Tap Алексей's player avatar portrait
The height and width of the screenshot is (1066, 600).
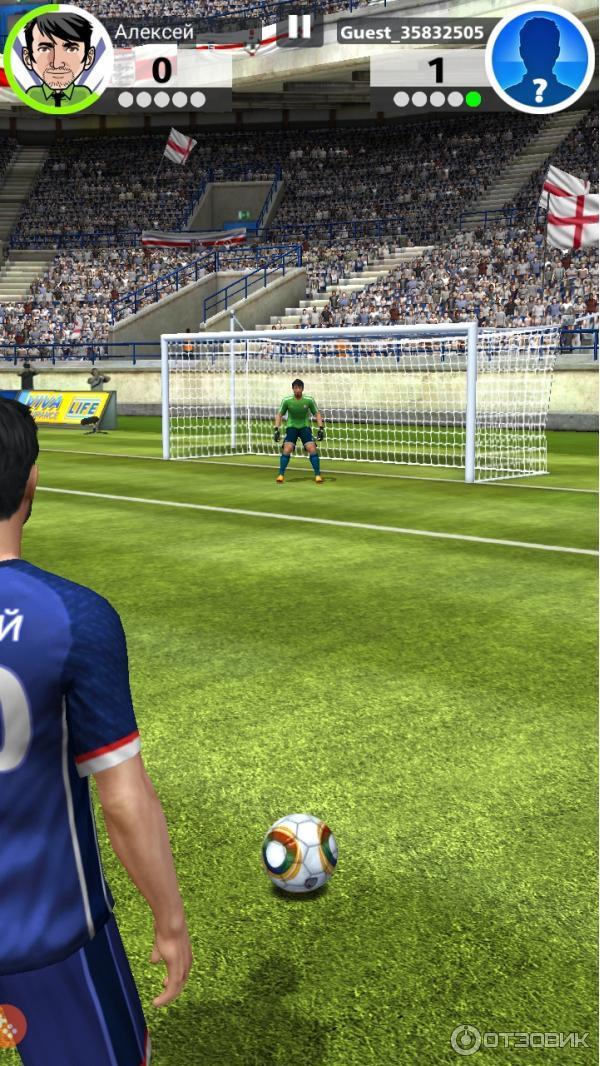coord(58,58)
